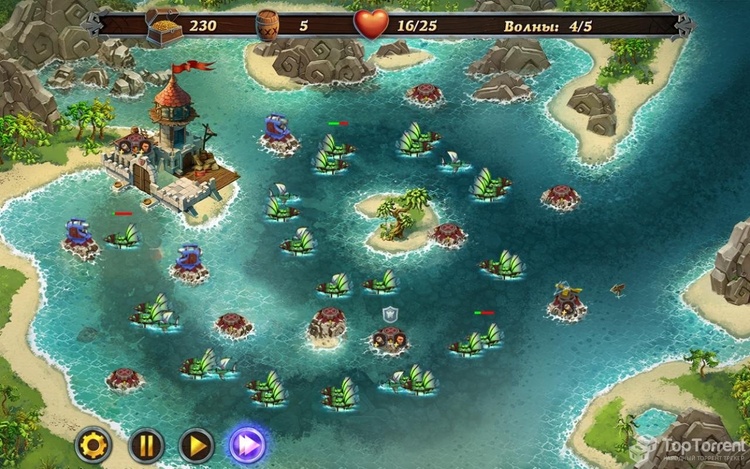This screenshot has height=469, width=750.
Task: Open settings with the gear button
Action: click(93, 444)
